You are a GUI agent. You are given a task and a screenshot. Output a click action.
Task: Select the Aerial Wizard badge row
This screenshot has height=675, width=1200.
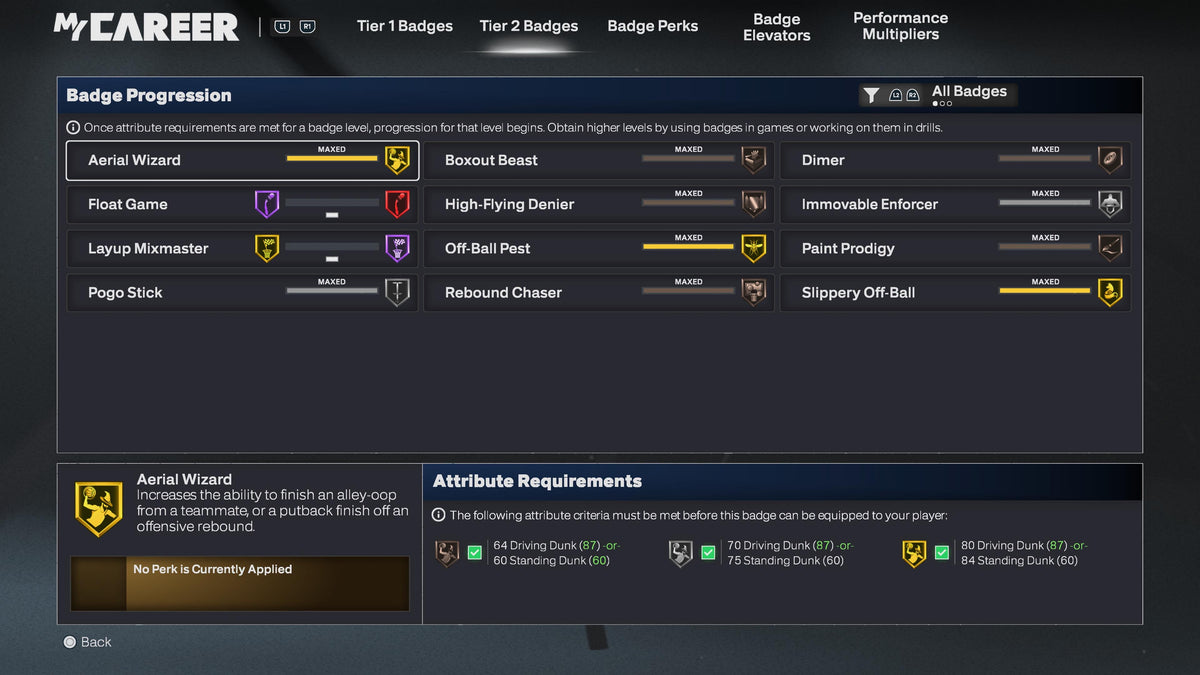point(242,160)
